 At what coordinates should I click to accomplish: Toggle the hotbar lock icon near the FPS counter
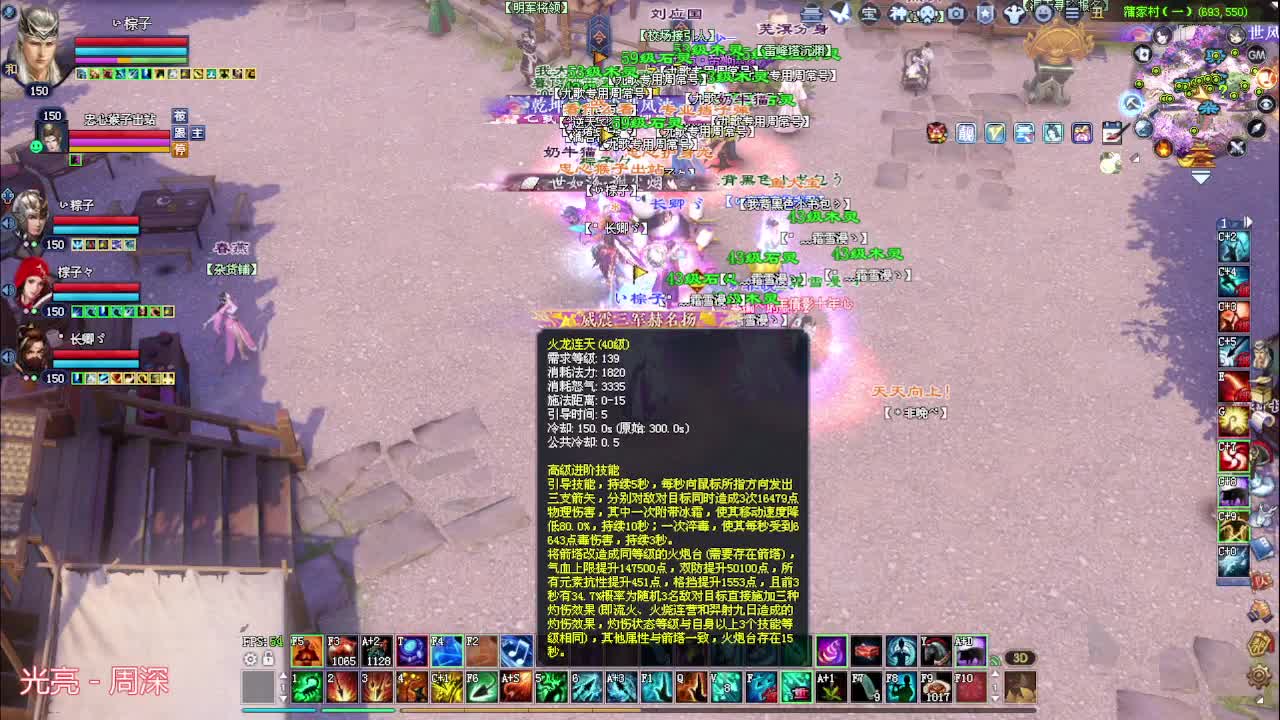point(267,658)
